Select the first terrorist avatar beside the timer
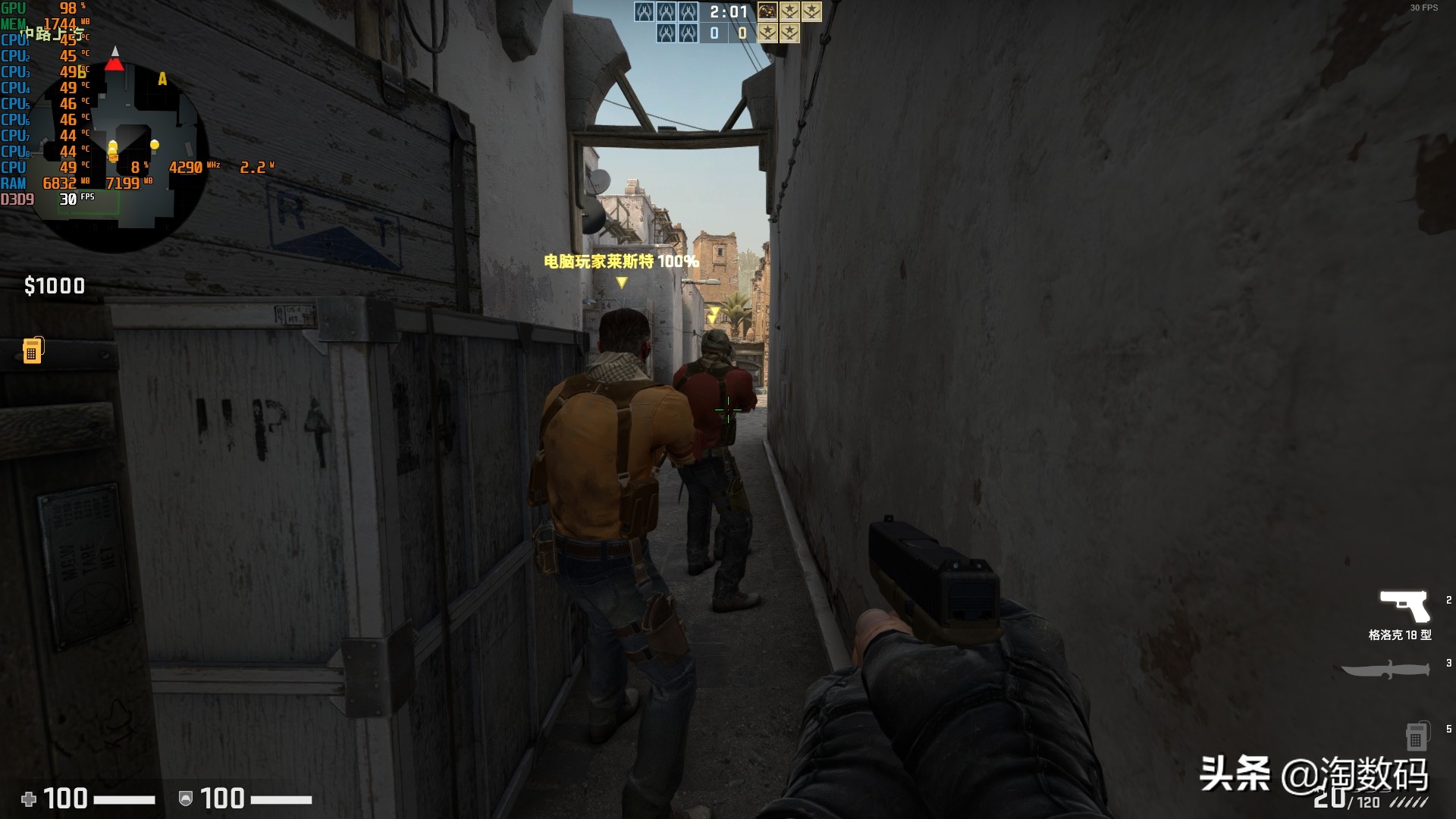 tap(767, 11)
